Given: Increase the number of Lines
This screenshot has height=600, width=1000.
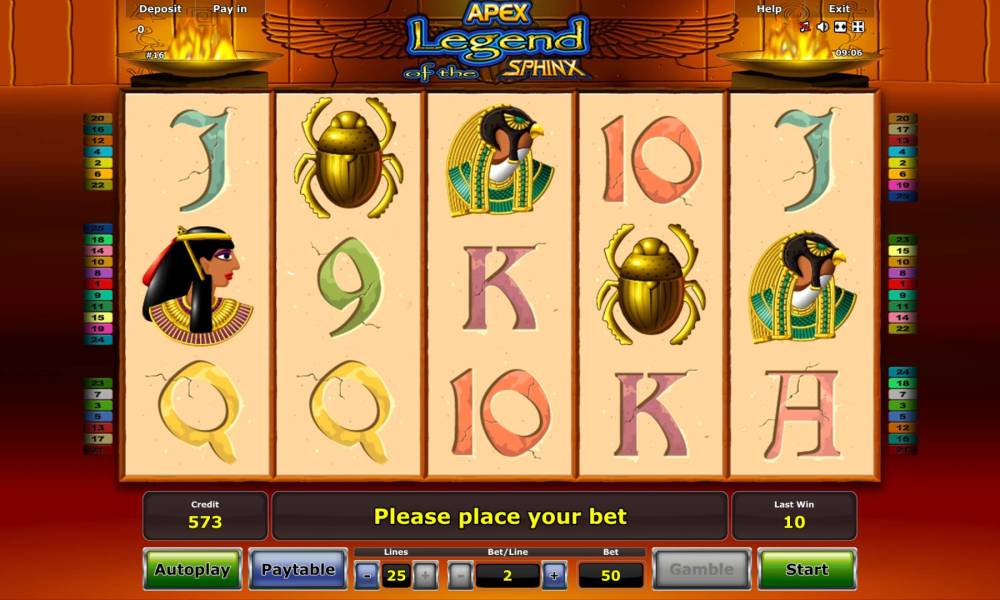Looking at the screenshot, I should click(x=424, y=575).
